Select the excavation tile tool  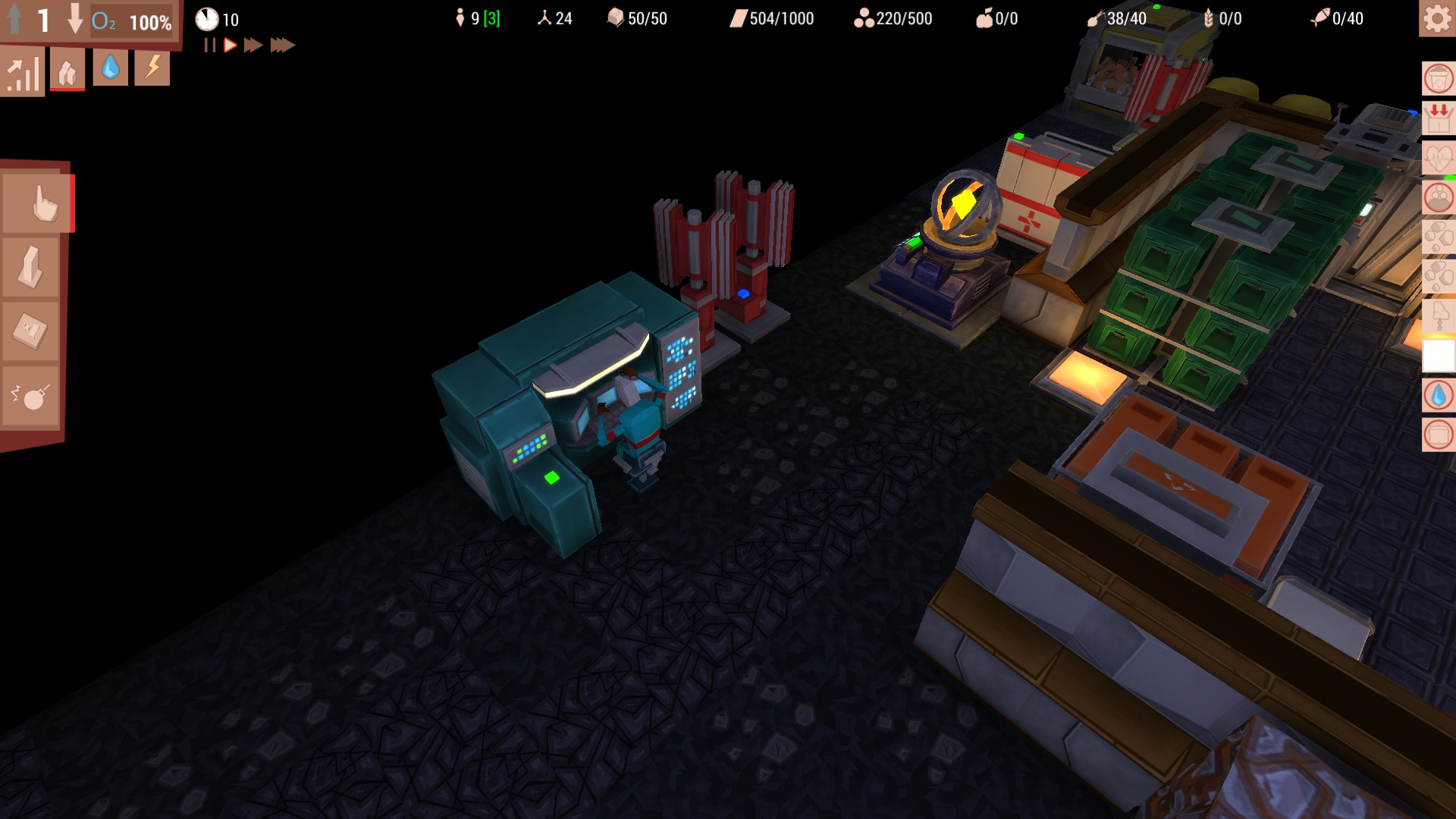32,331
